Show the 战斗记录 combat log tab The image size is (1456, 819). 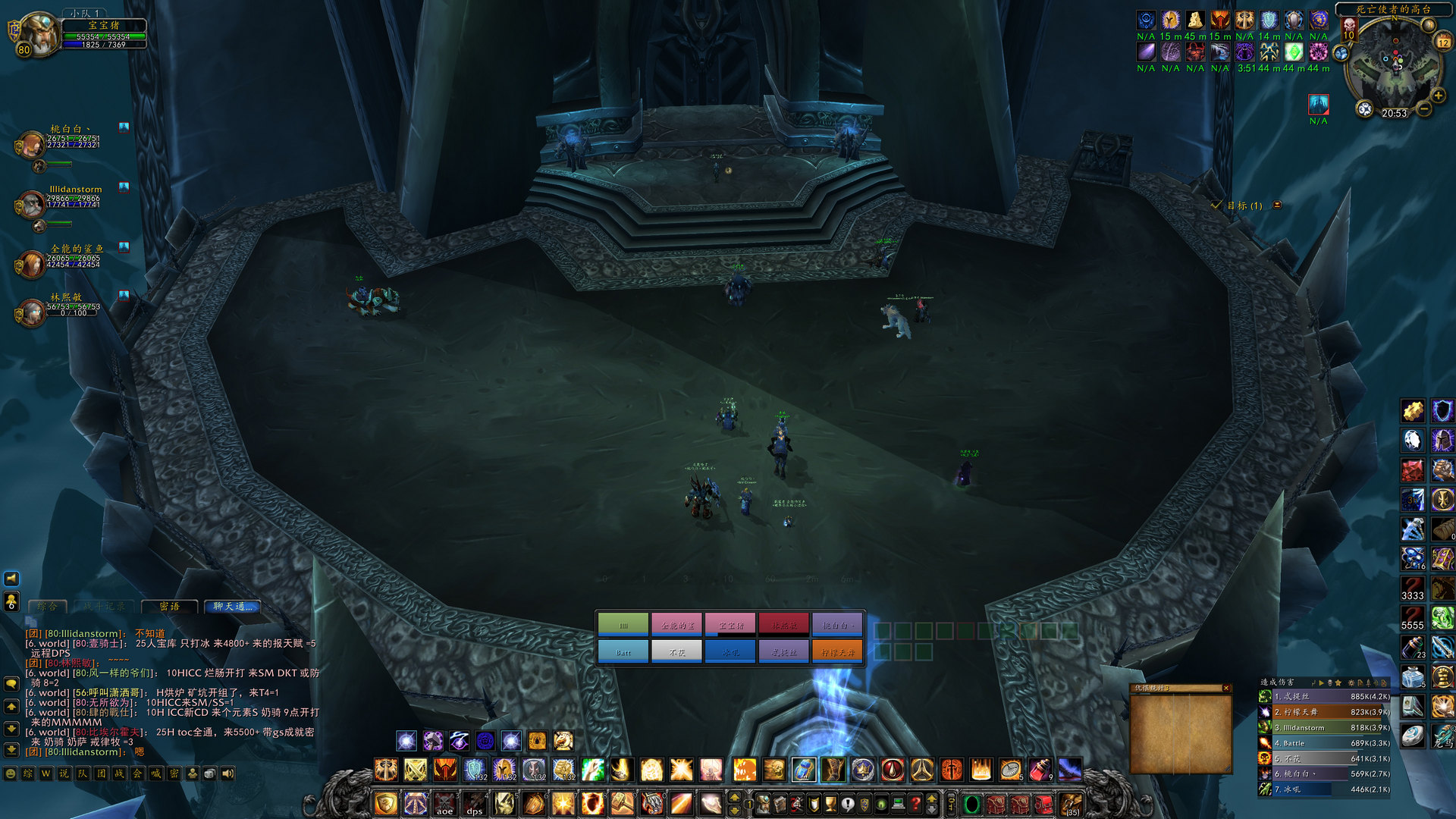[x=105, y=607]
